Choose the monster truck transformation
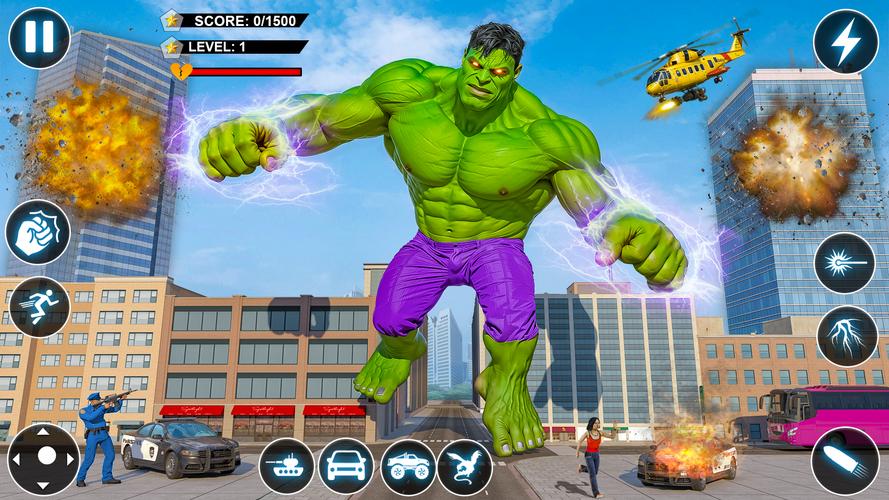889x500 pixels. (407, 466)
